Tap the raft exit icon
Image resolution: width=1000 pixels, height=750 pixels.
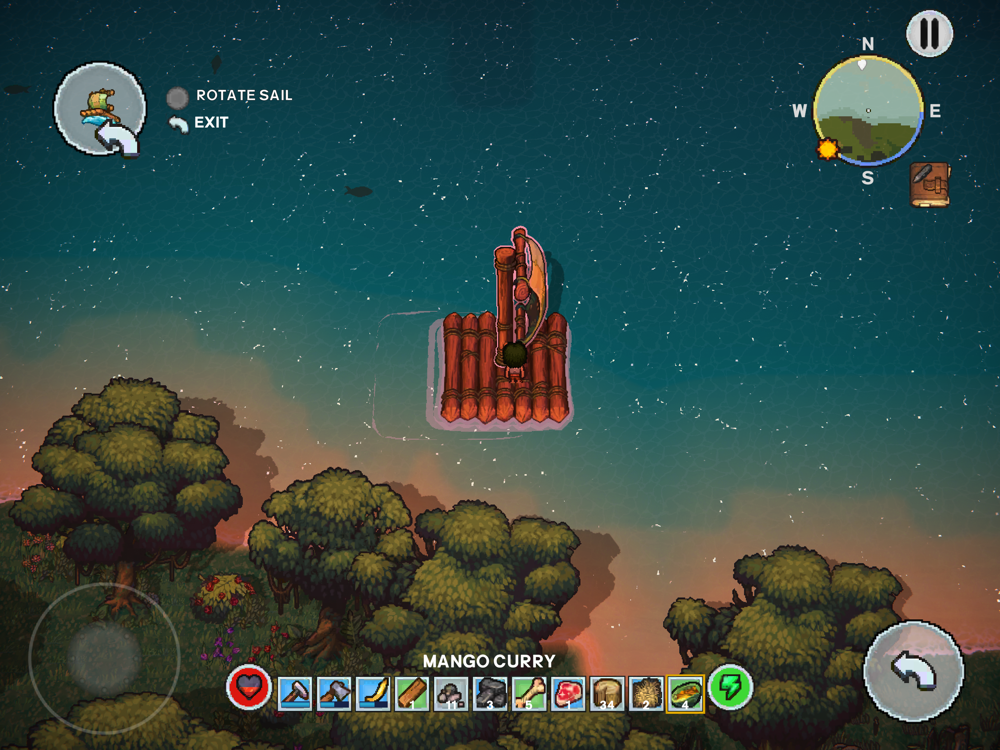coord(98,112)
